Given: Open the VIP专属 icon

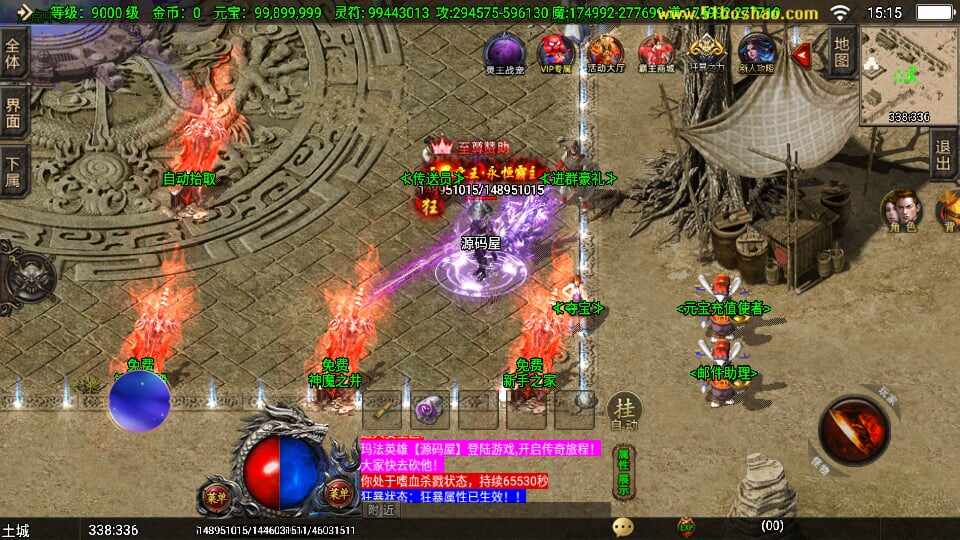Looking at the screenshot, I should tap(555, 53).
